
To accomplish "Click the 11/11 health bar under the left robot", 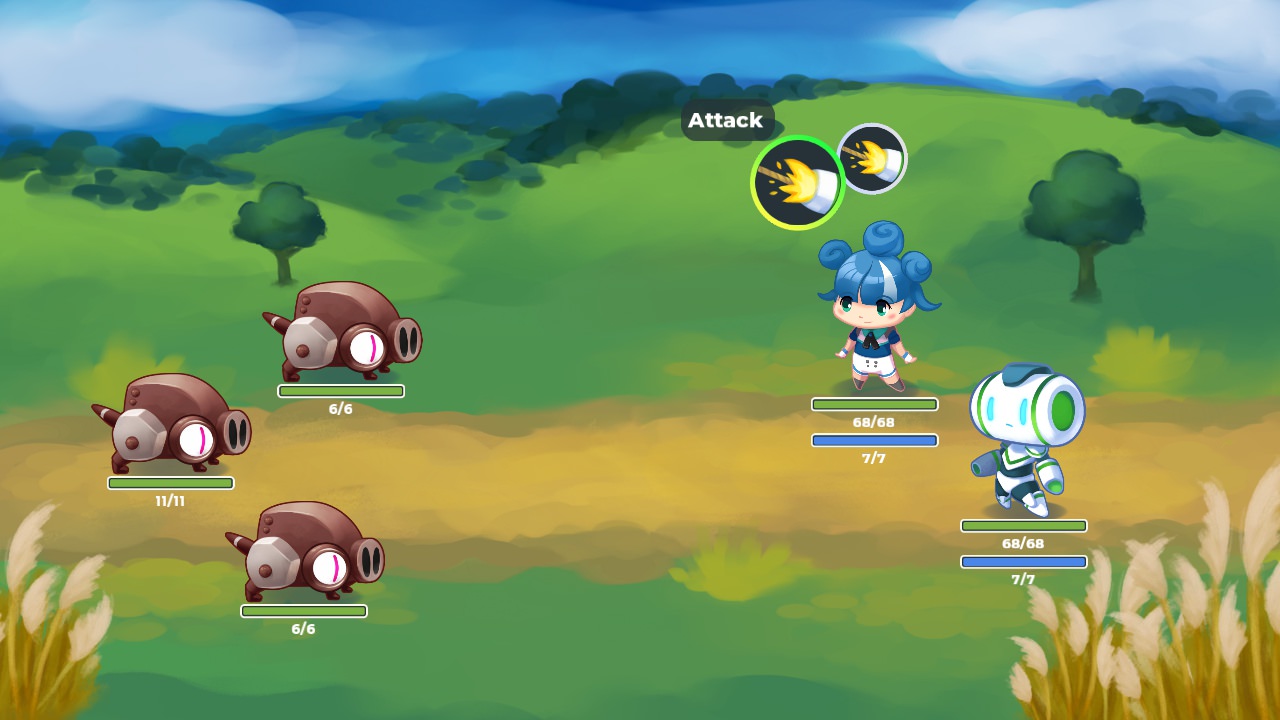I will pyautogui.click(x=168, y=482).
